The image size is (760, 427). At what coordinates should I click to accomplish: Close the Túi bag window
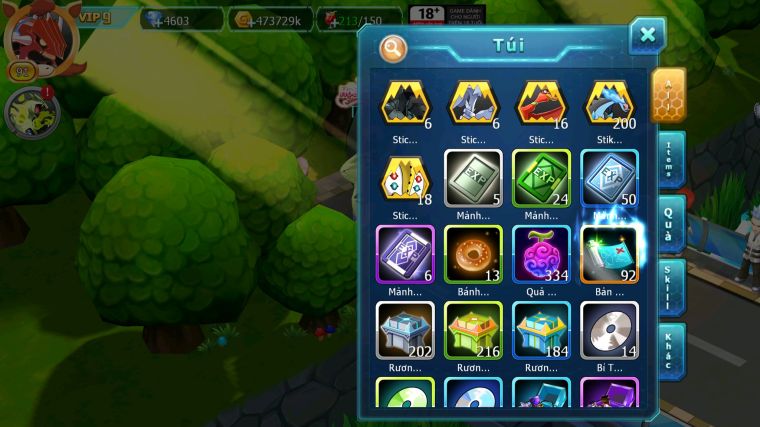click(x=647, y=36)
